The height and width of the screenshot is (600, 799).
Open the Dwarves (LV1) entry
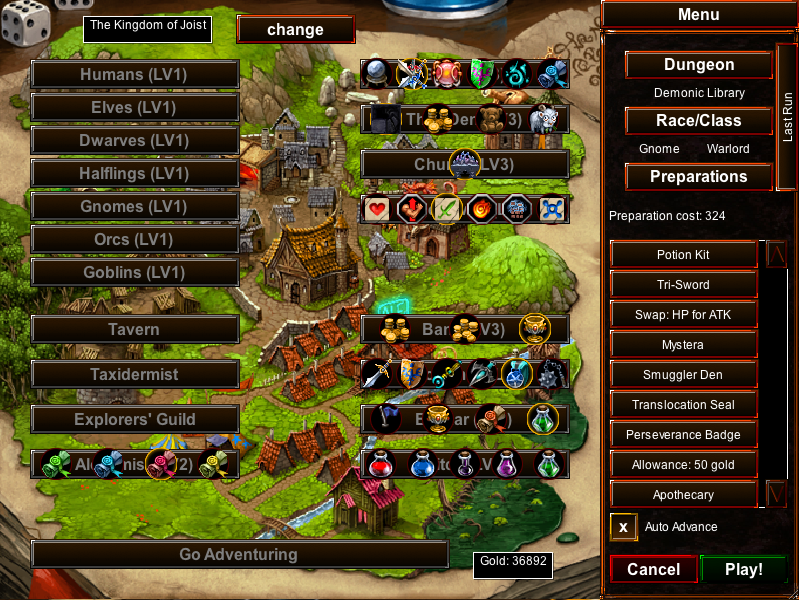[135, 141]
